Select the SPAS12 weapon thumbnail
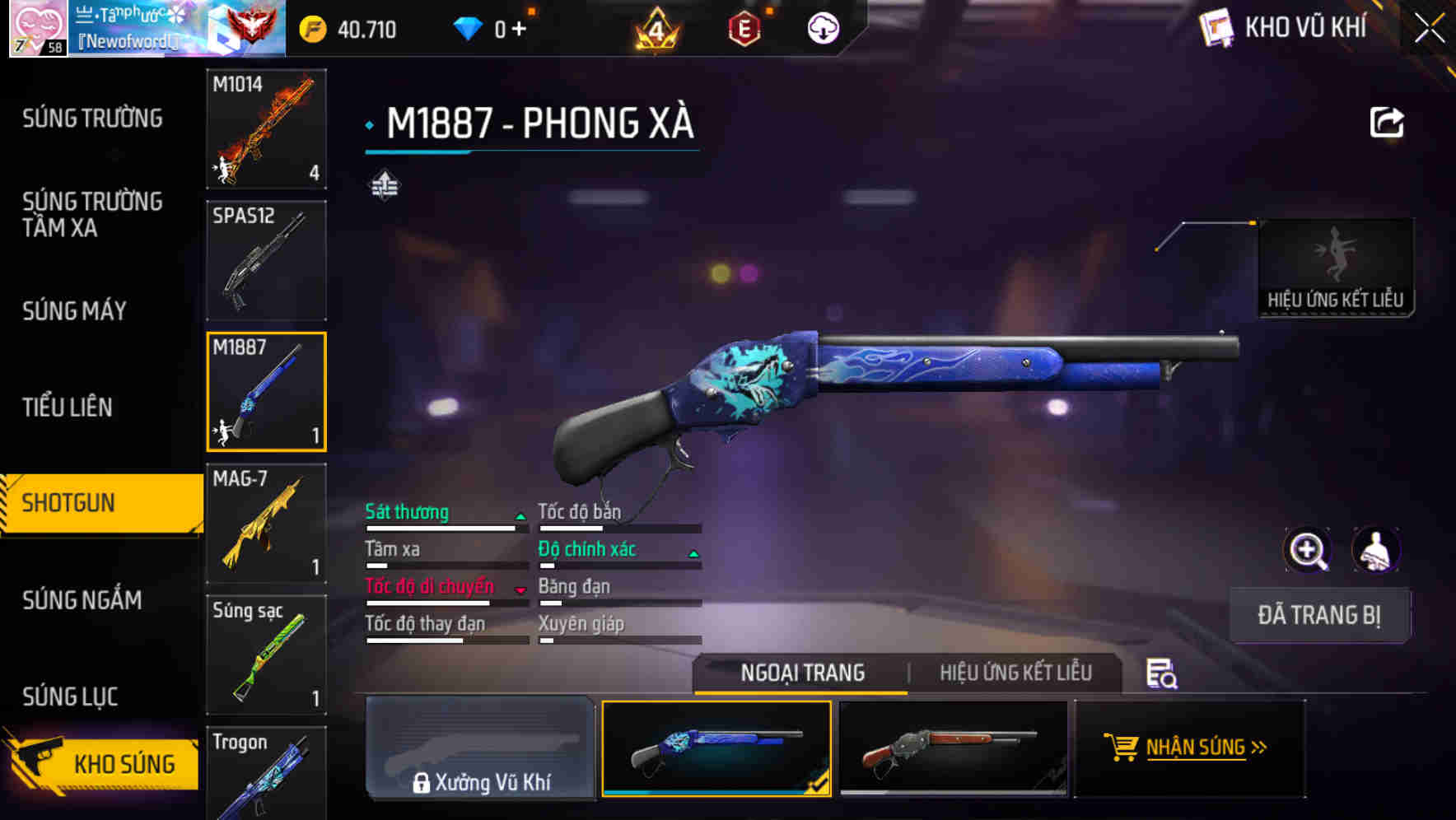This screenshot has width=1456, height=820. (265, 261)
